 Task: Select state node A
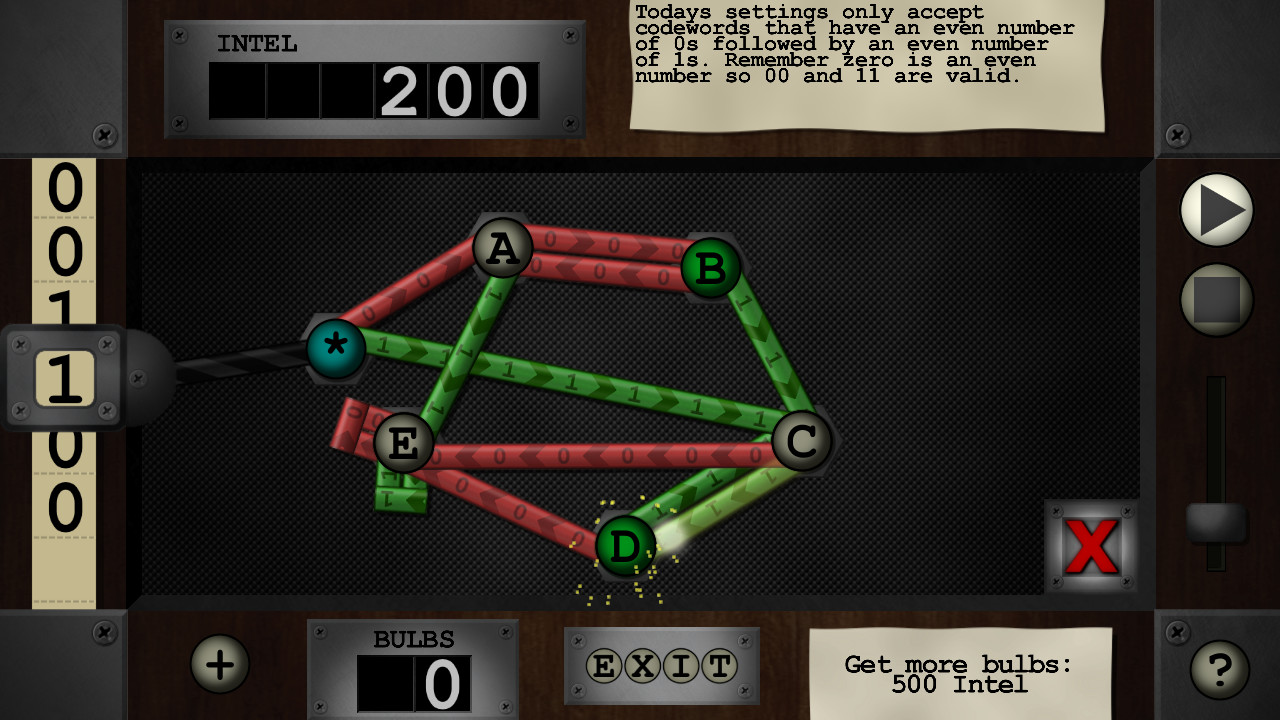[501, 247]
